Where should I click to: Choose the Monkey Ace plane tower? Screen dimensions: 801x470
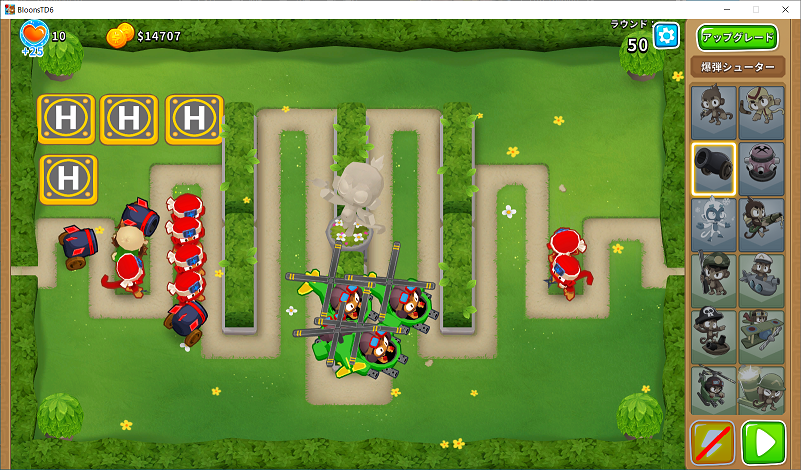point(761,336)
